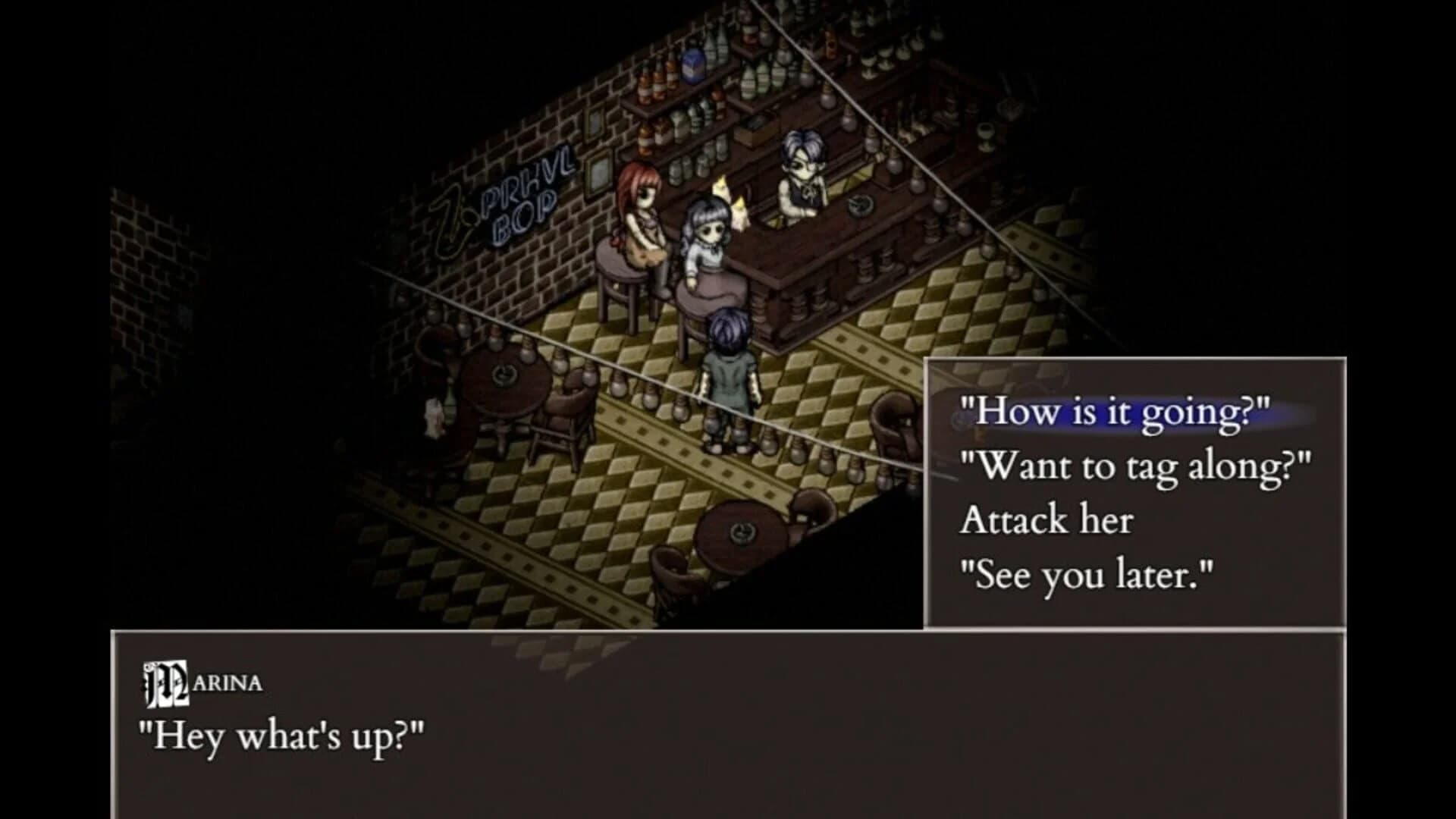Click the ashtray in front of the bartender
This screenshot has height=819, width=1456.
859,206
